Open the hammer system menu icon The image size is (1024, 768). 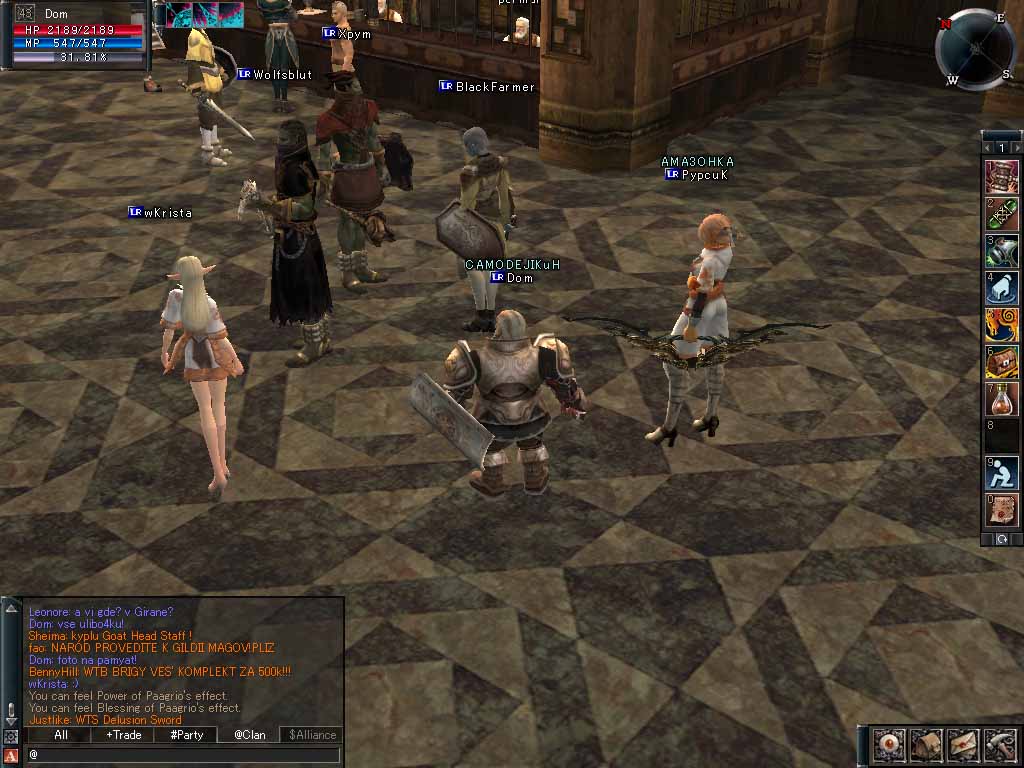(x=1000, y=745)
